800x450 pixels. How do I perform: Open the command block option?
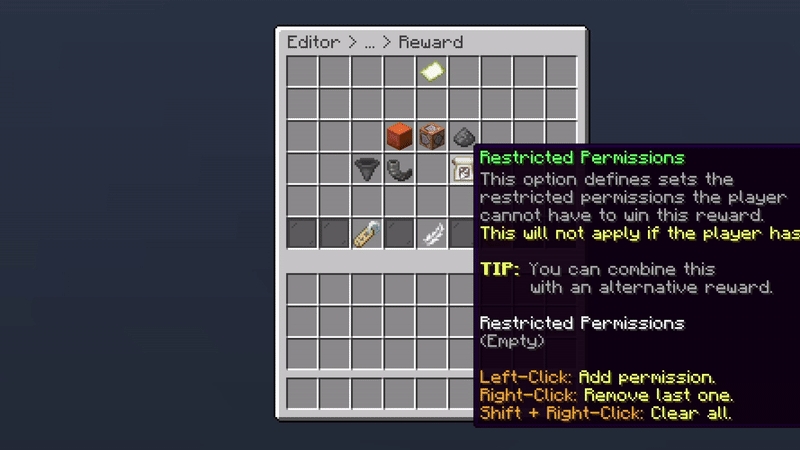pyautogui.click(x=432, y=136)
